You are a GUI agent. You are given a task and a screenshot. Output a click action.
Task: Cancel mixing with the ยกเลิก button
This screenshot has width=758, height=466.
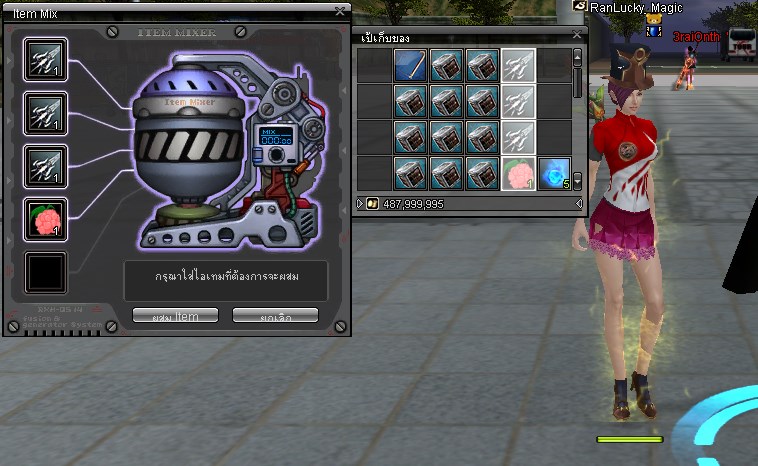pos(275,316)
